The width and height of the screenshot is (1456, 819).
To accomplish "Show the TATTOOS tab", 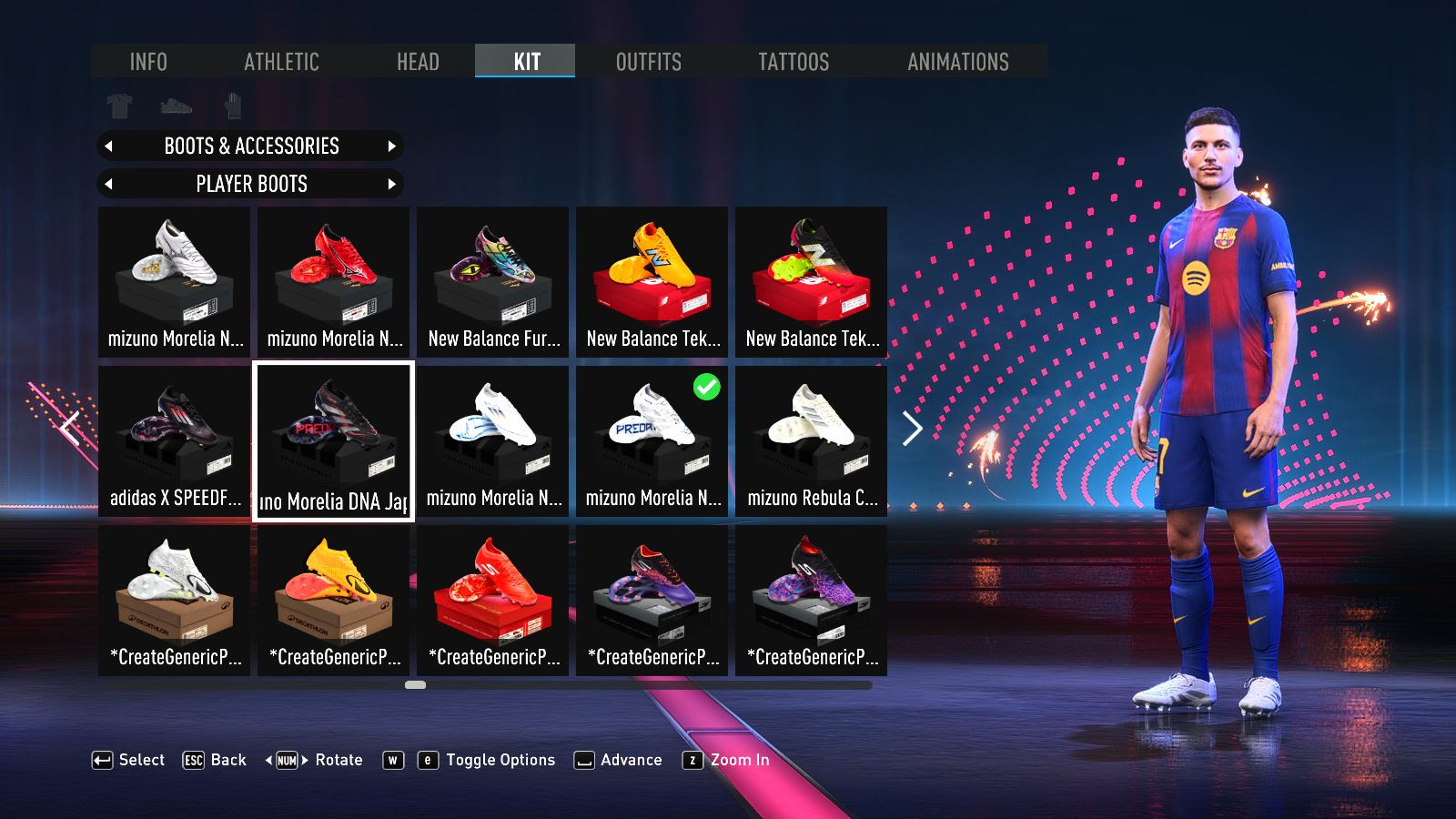I will (x=794, y=62).
